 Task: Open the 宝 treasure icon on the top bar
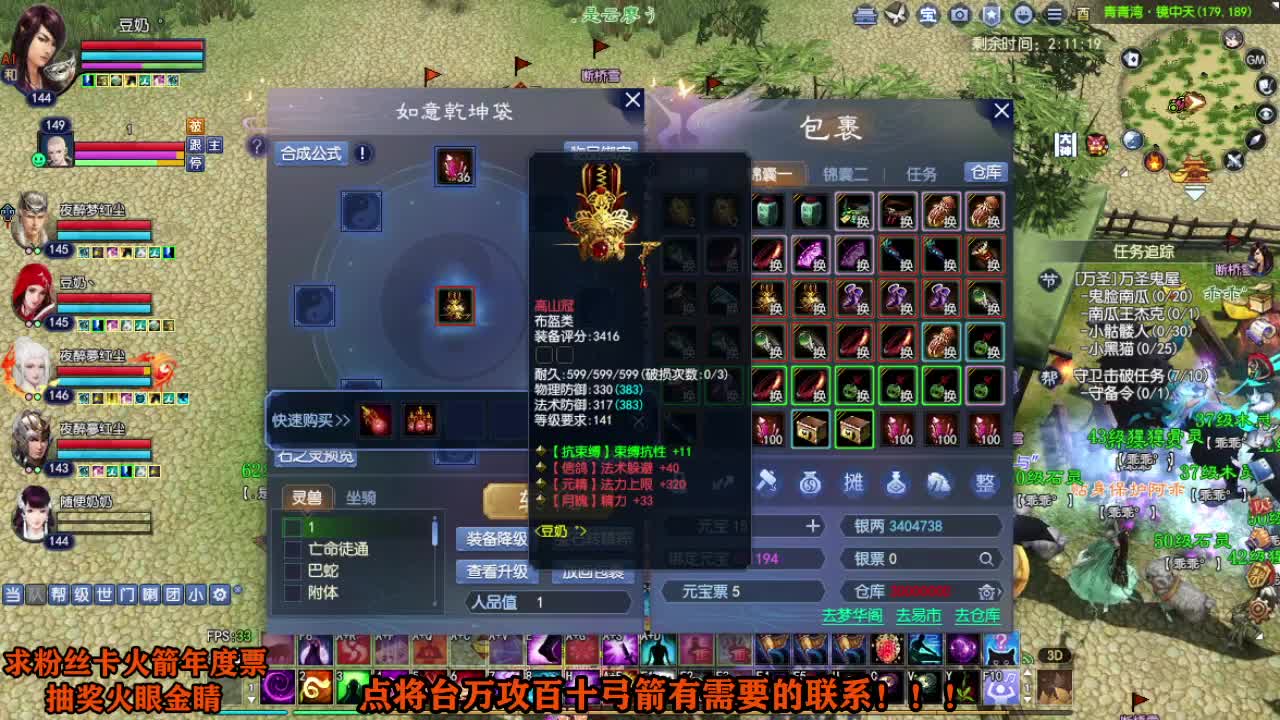[x=926, y=13]
